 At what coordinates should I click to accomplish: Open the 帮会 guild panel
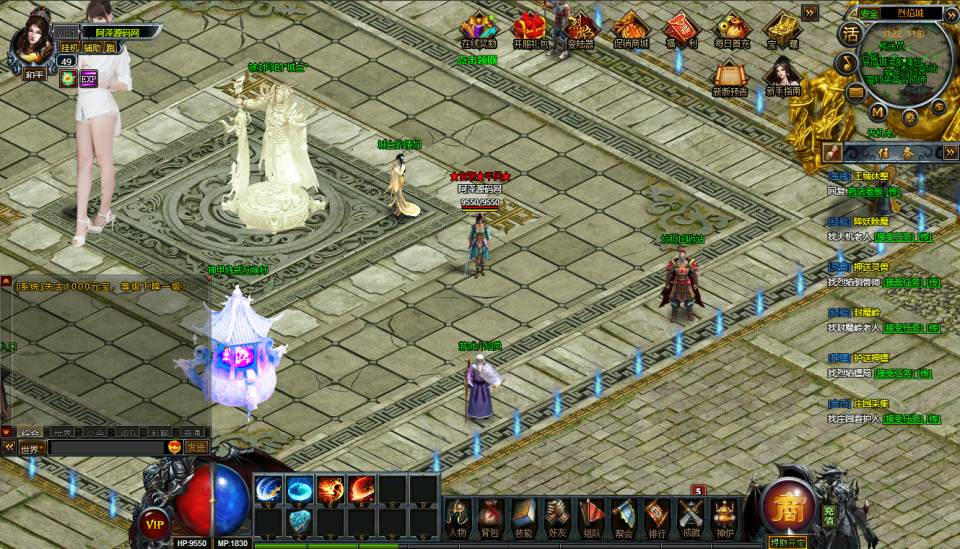click(x=624, y=517)
